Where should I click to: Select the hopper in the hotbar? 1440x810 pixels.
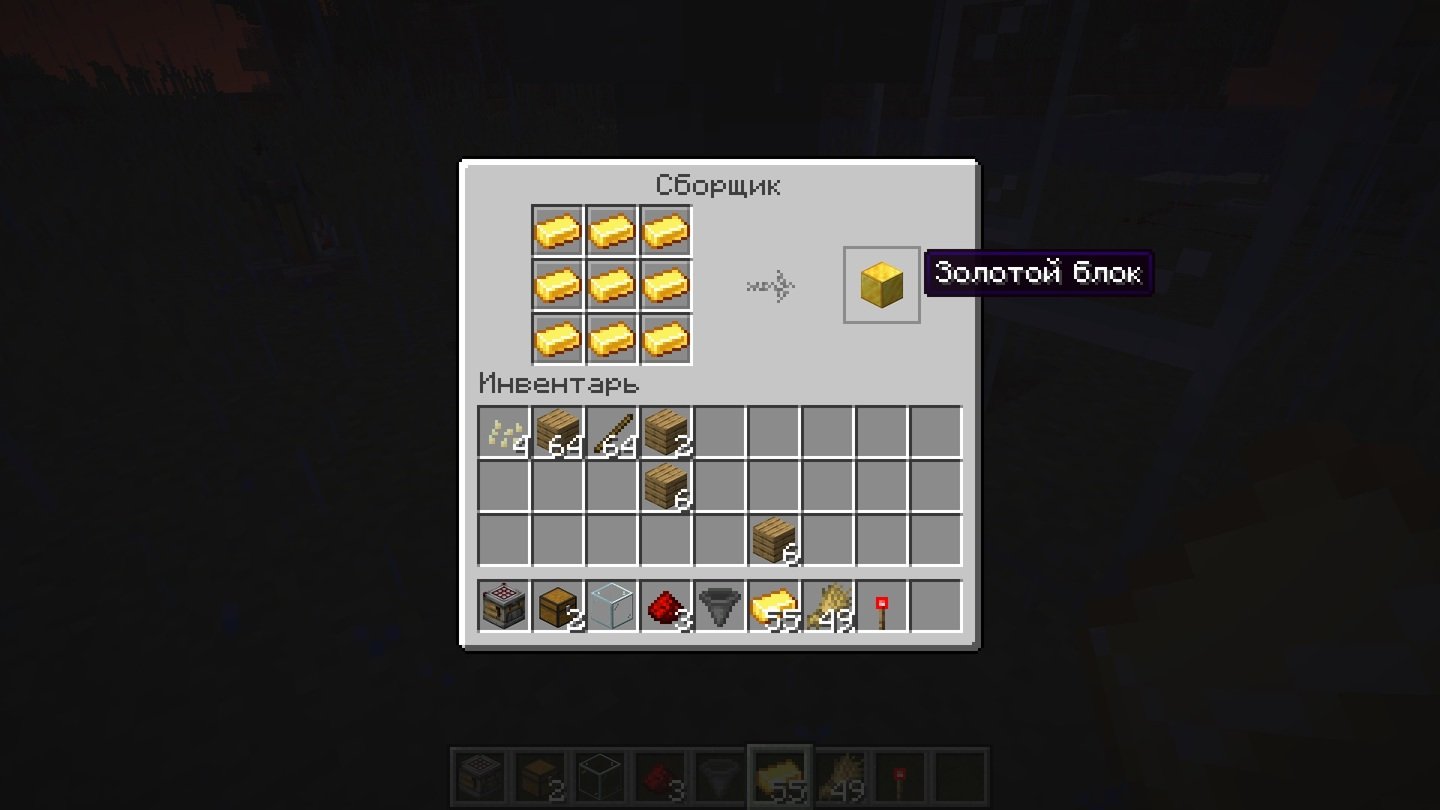(720, 607)
